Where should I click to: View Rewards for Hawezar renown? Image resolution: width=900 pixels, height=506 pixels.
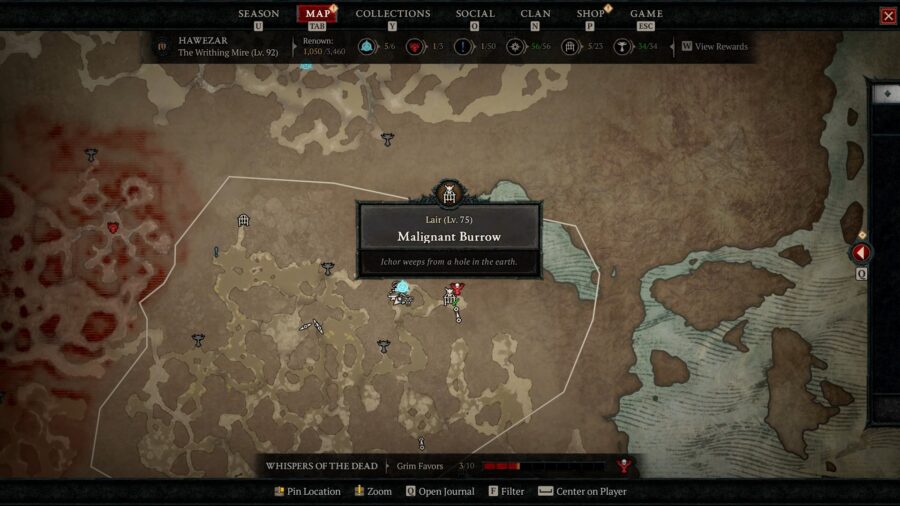715,46
